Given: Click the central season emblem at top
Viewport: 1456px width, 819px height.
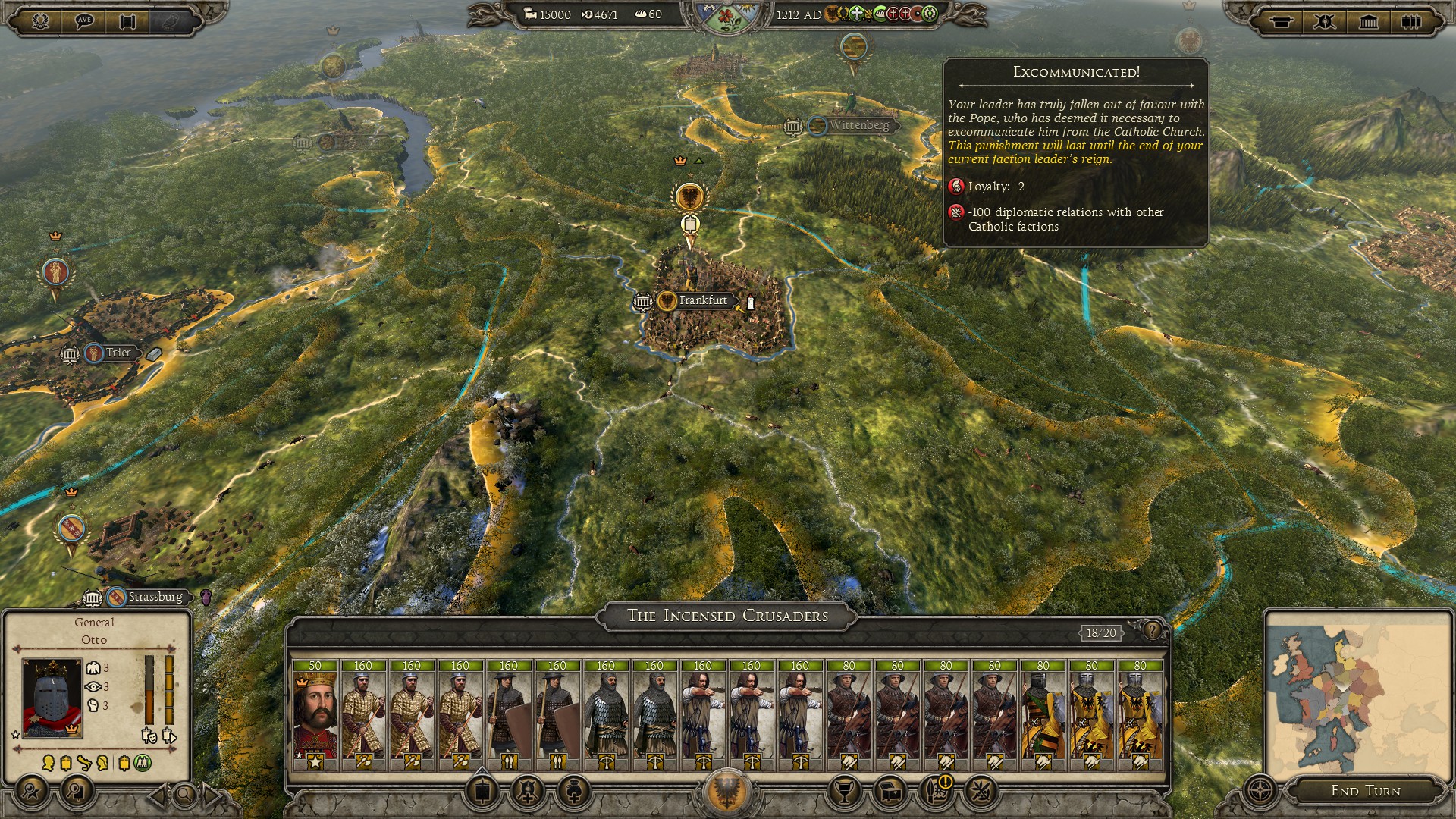Looking at the screenshot, I should [x=727, y=18].
